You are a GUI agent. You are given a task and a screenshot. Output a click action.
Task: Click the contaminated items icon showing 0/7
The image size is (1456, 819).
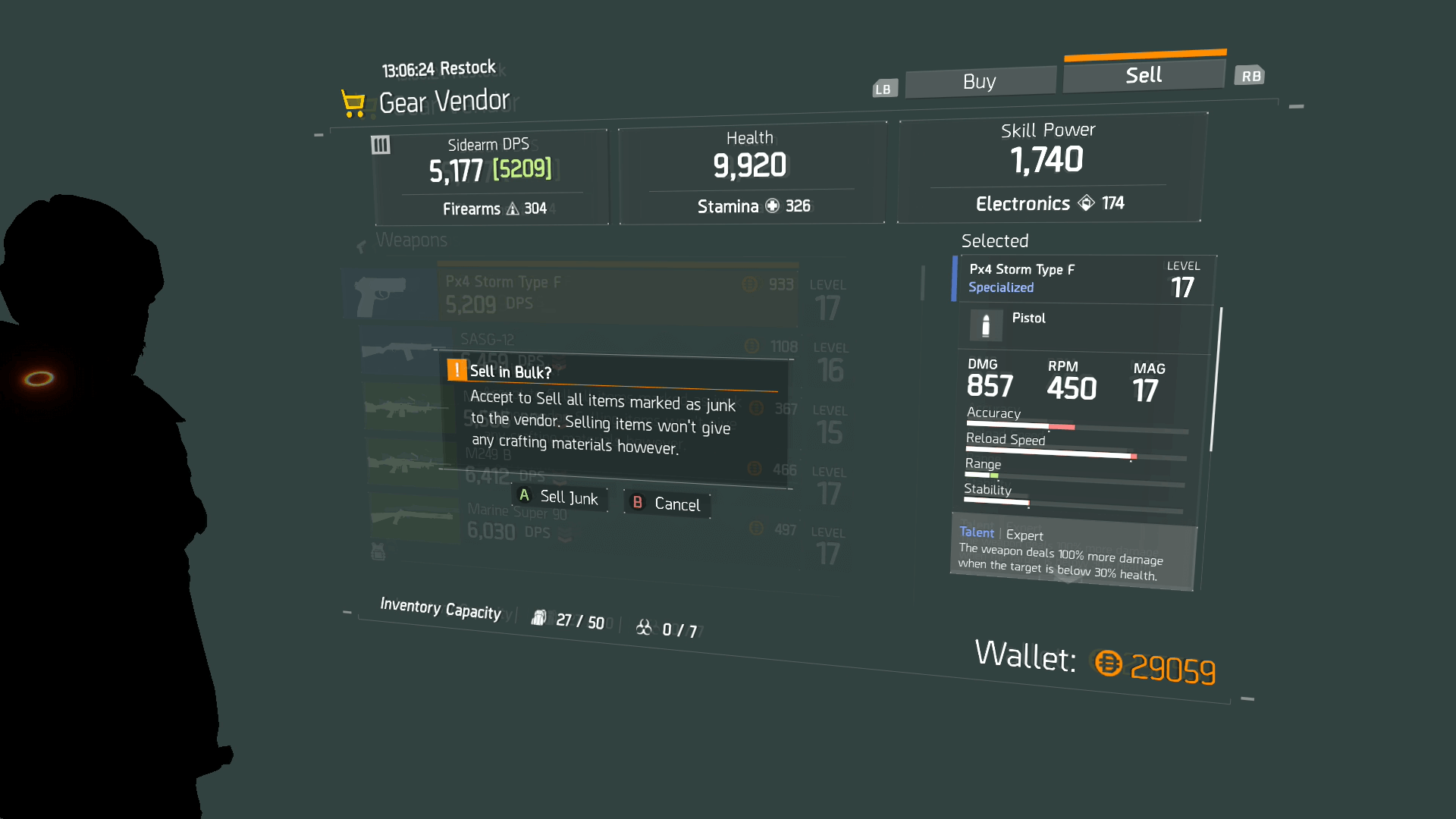(644, 626)
